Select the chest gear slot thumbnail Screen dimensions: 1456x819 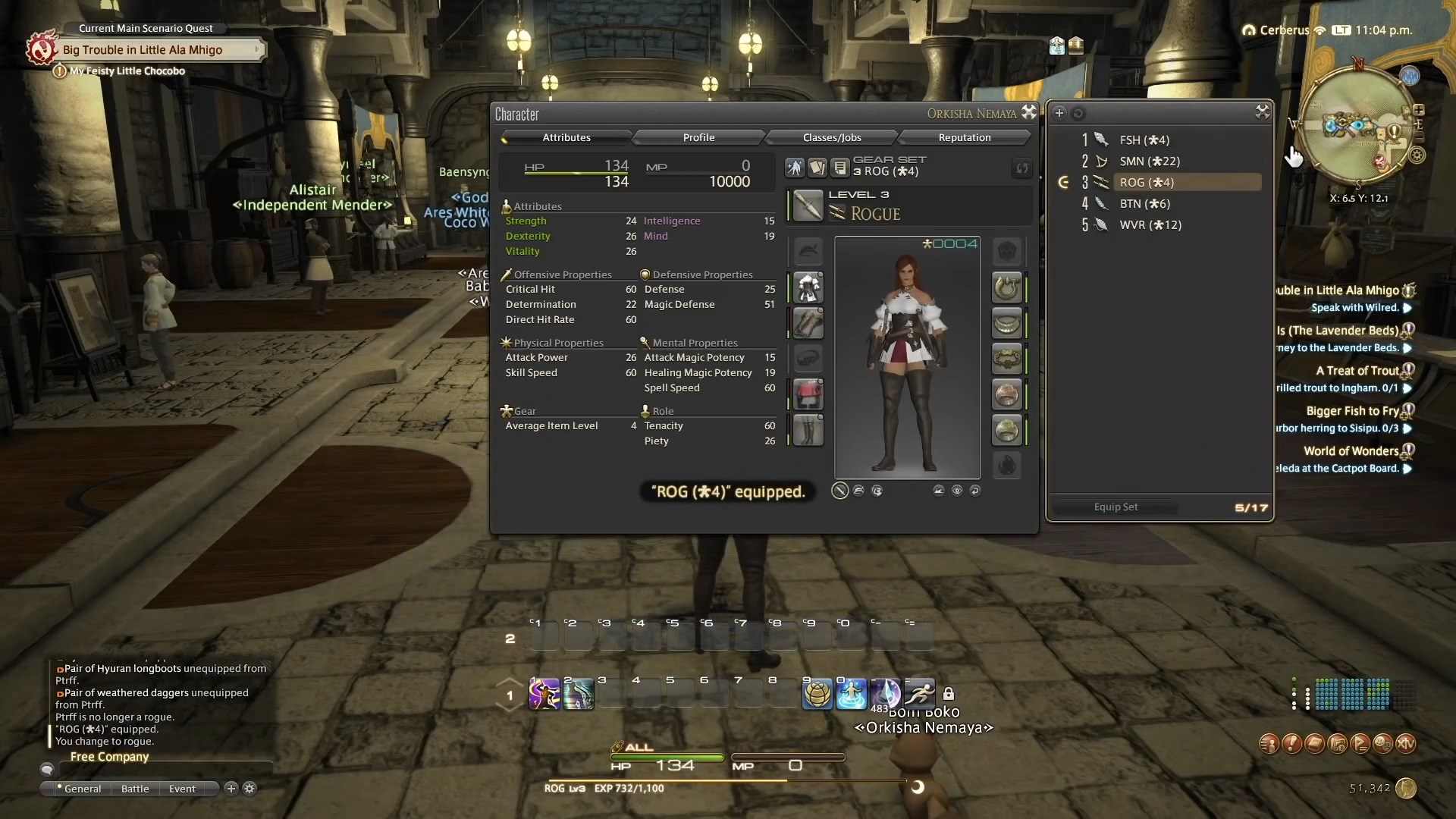pos(808,287)
